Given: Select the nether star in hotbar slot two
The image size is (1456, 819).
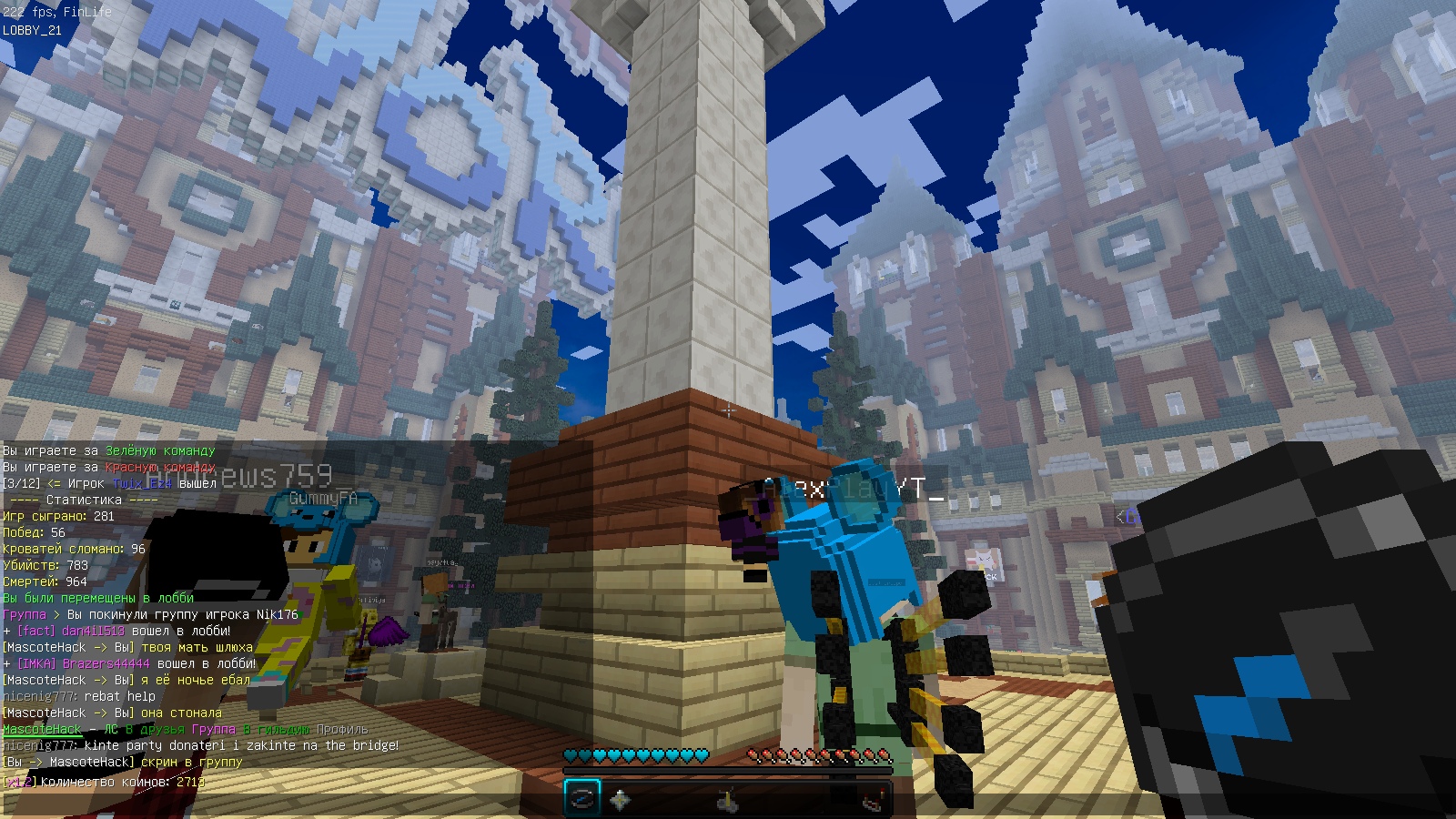Looking at the screenshot, I should pos(621,798).
